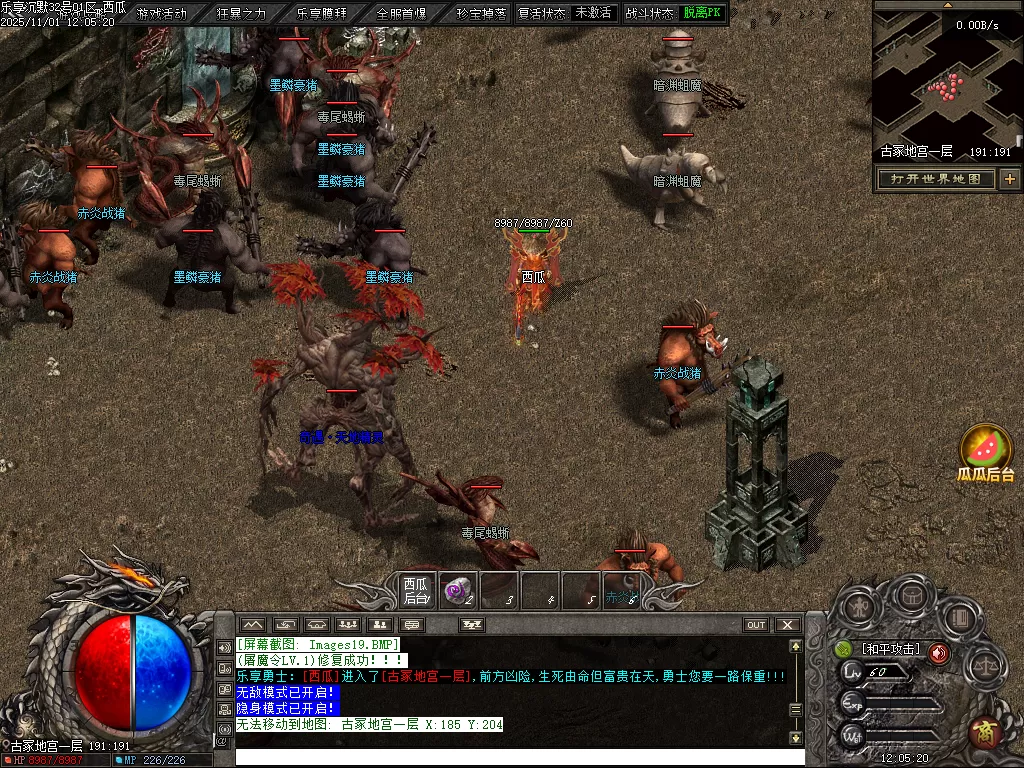Open the character figure icon

(860, 606)
